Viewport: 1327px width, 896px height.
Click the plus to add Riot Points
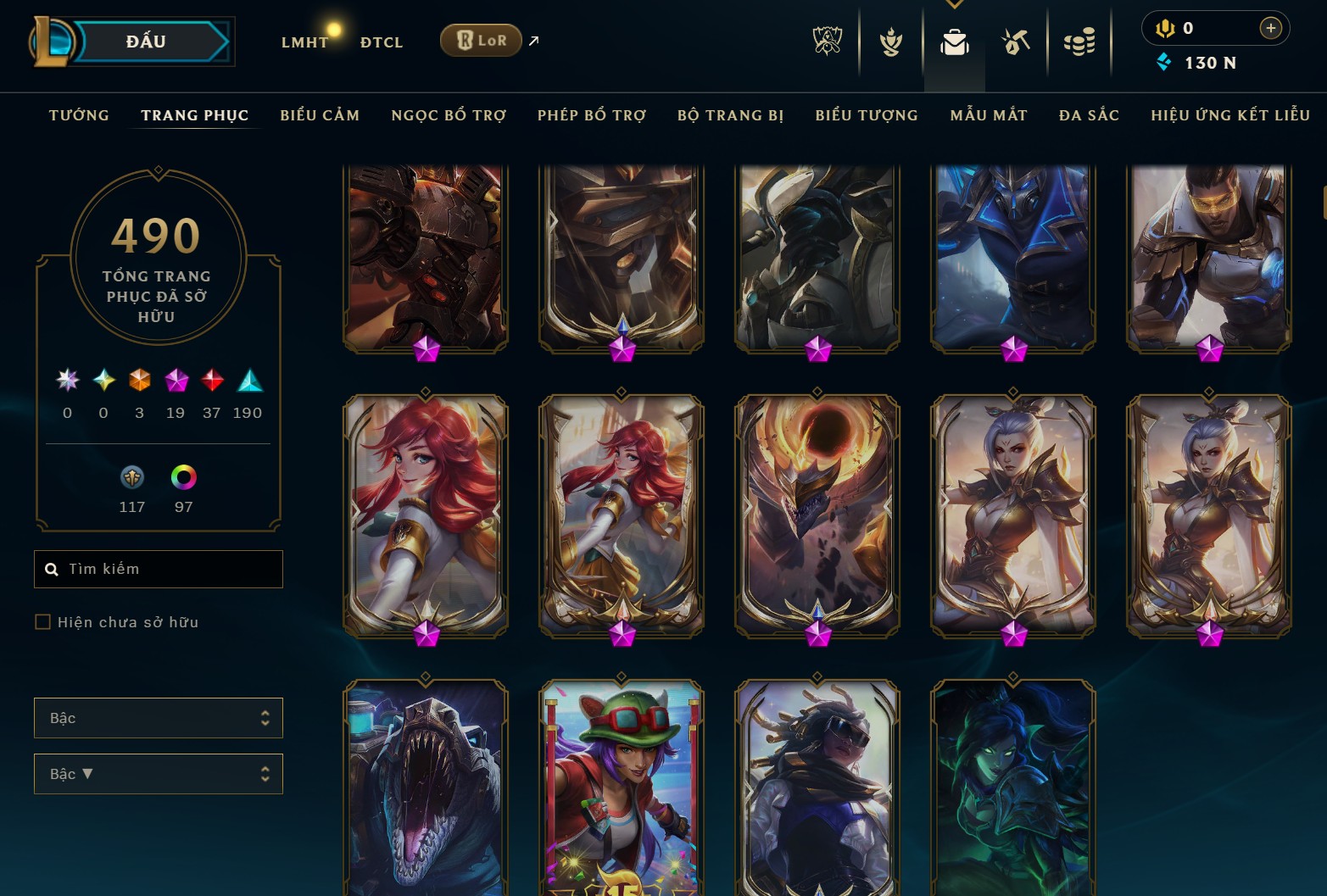pos(1270,27)
